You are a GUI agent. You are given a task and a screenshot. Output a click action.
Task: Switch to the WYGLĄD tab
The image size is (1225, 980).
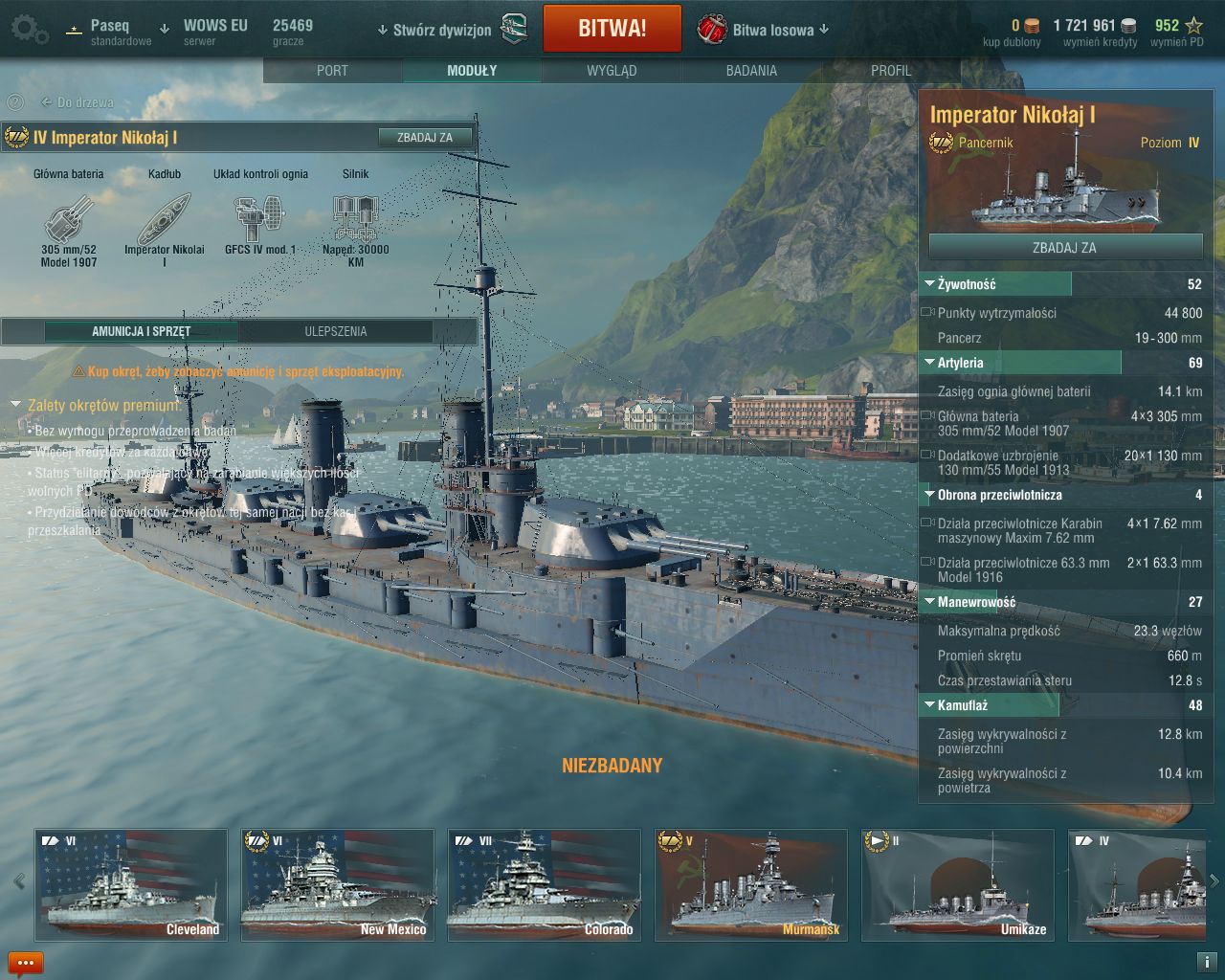tap(612, 71)
